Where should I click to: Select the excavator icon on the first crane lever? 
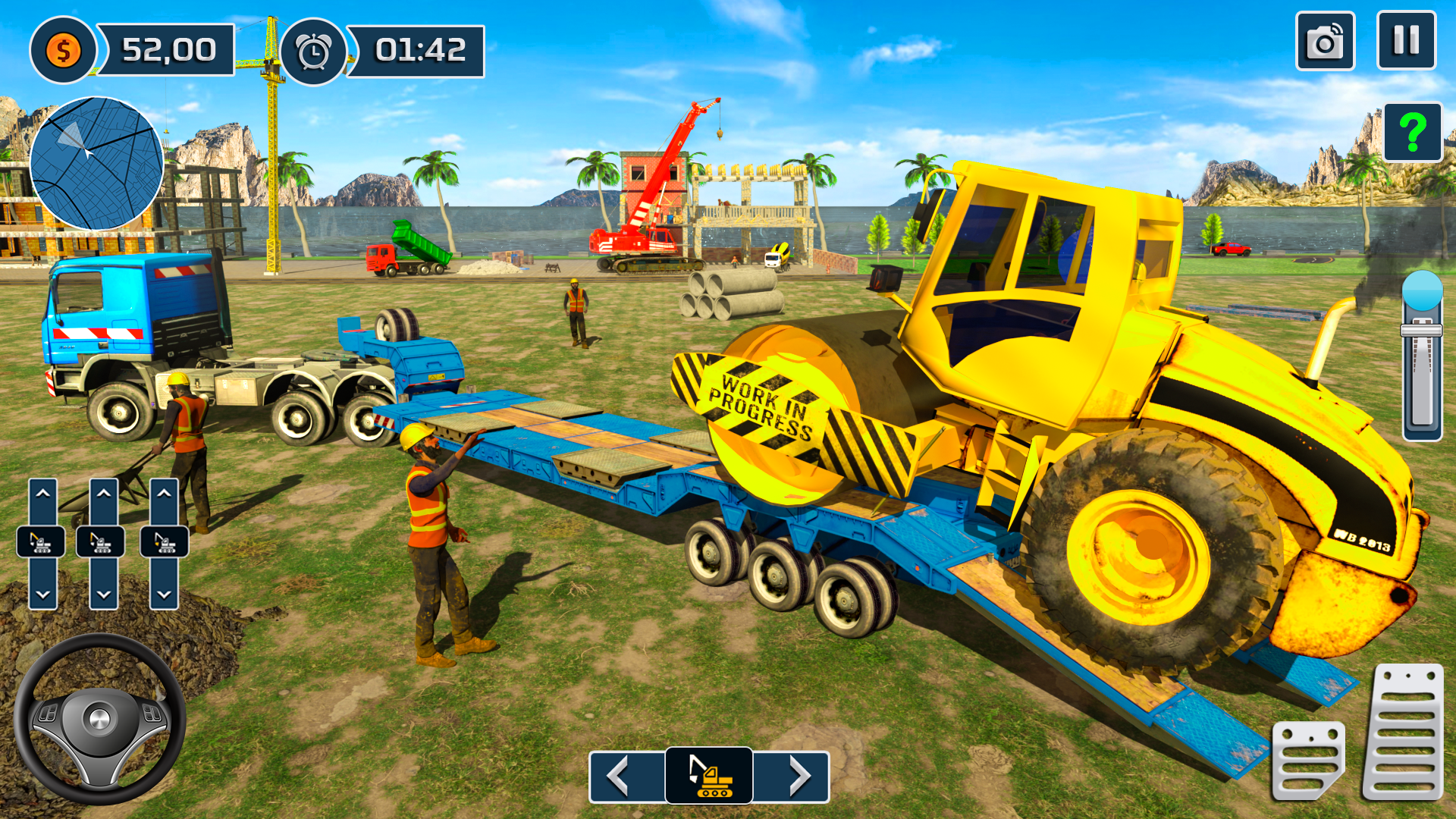click(x=42, y=542)
